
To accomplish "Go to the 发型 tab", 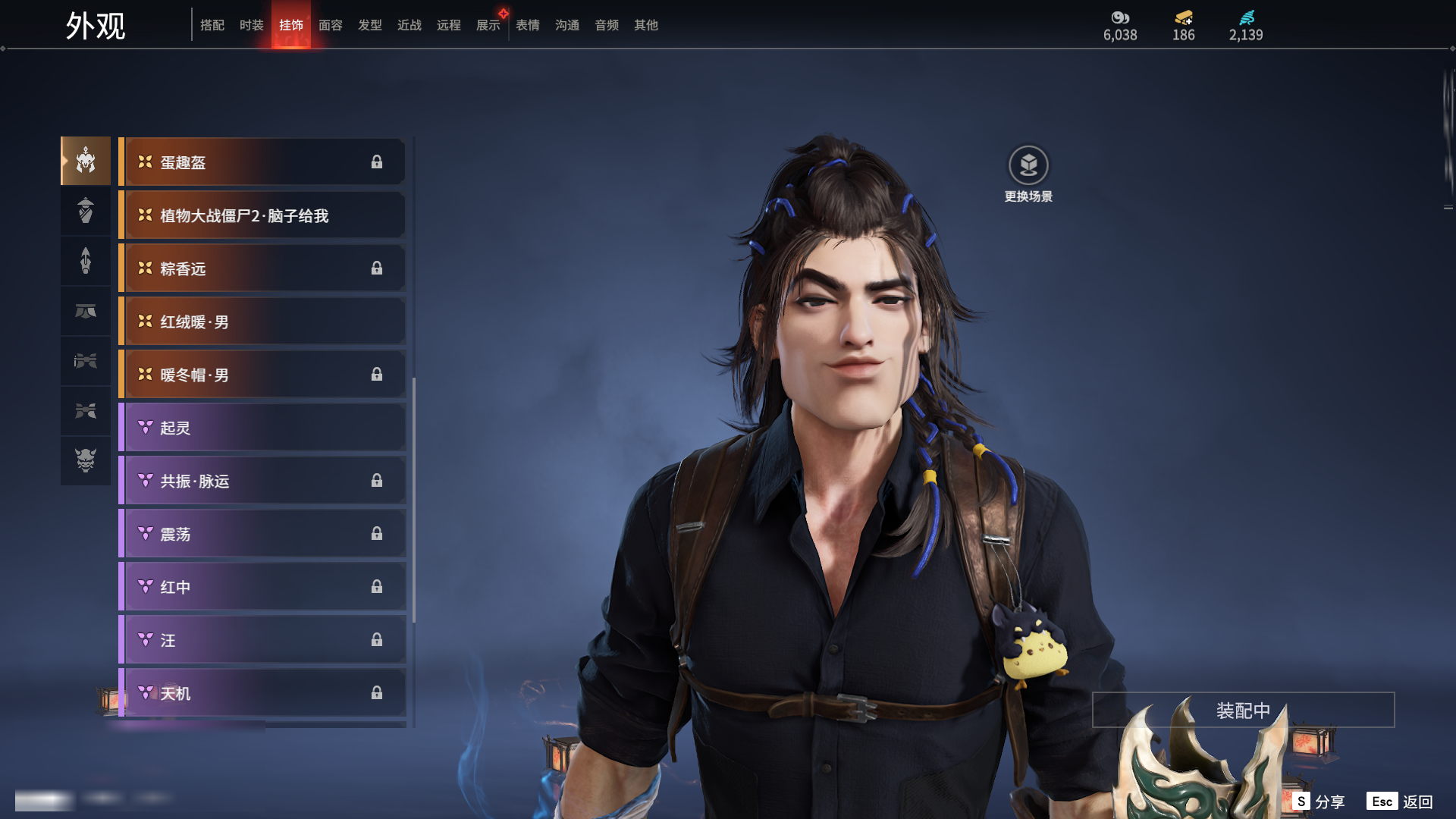I will (x=370, y=25).
